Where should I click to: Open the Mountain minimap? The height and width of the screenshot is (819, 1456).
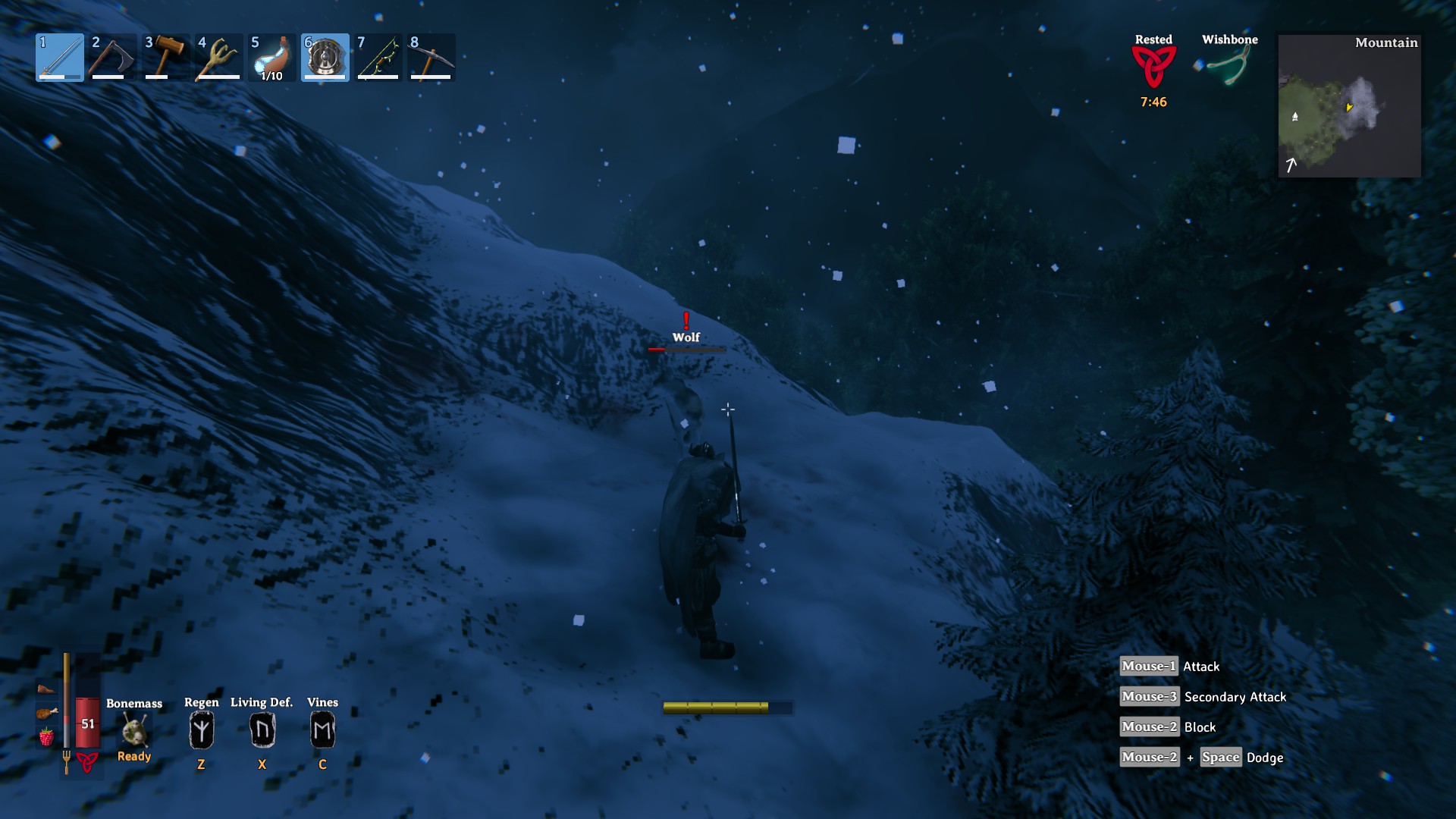tap(1349, 106)
